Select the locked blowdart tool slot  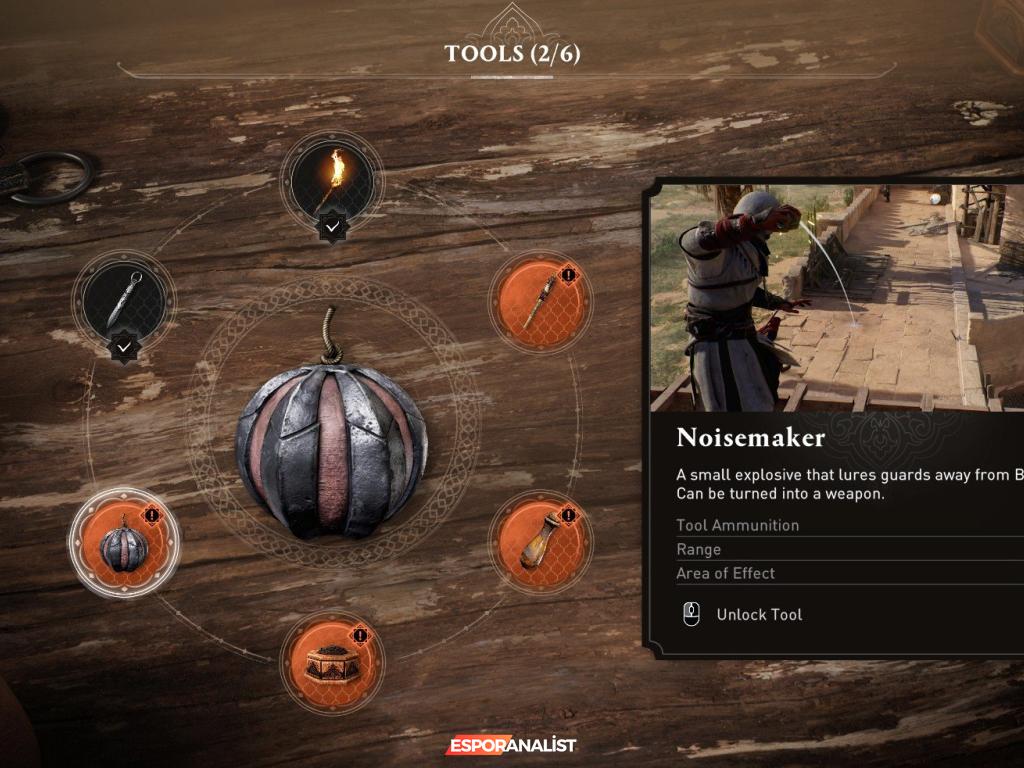(540, 301)
